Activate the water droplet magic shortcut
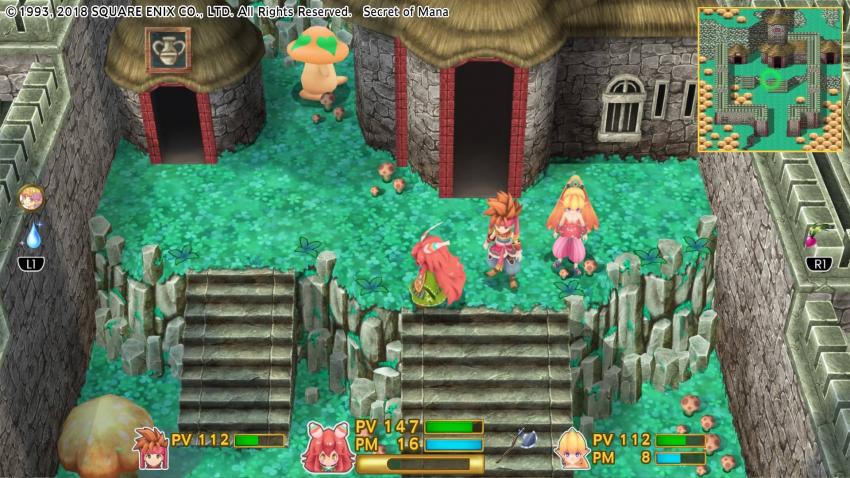This screenshot has height=478, width=850. click(32, 235)
